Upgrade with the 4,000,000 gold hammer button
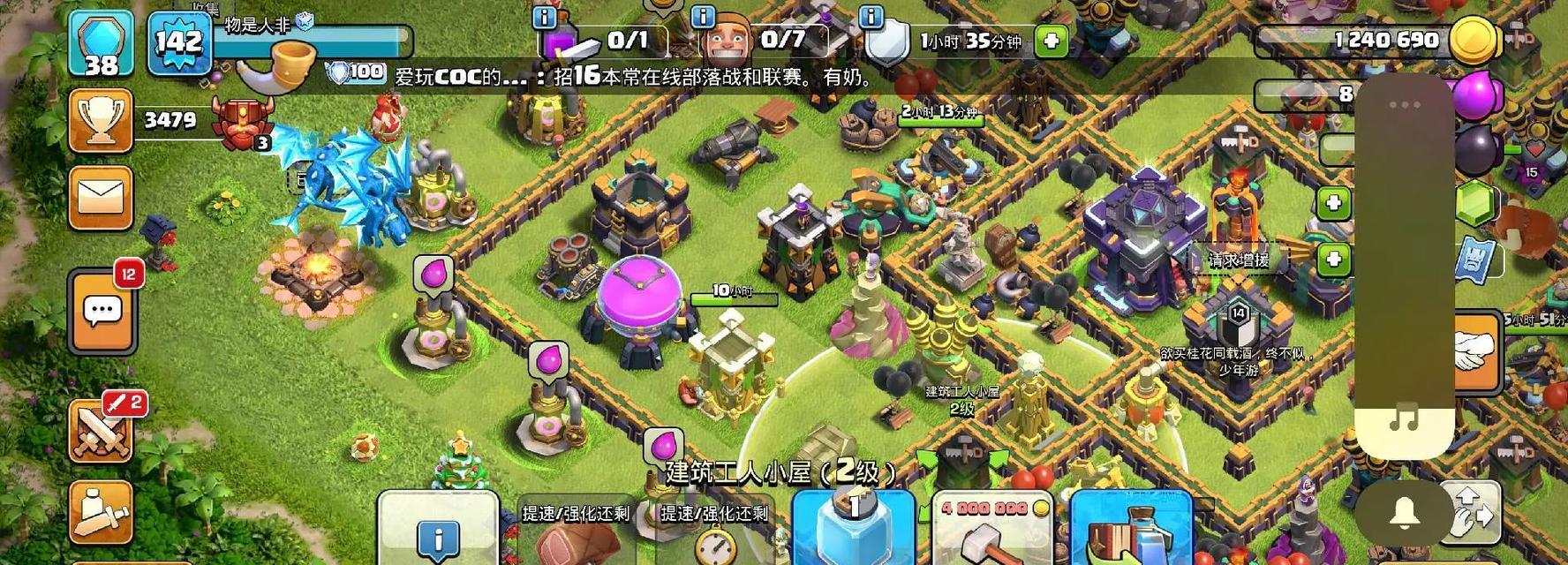This screenshot has width=1568, height=565. 992,530
